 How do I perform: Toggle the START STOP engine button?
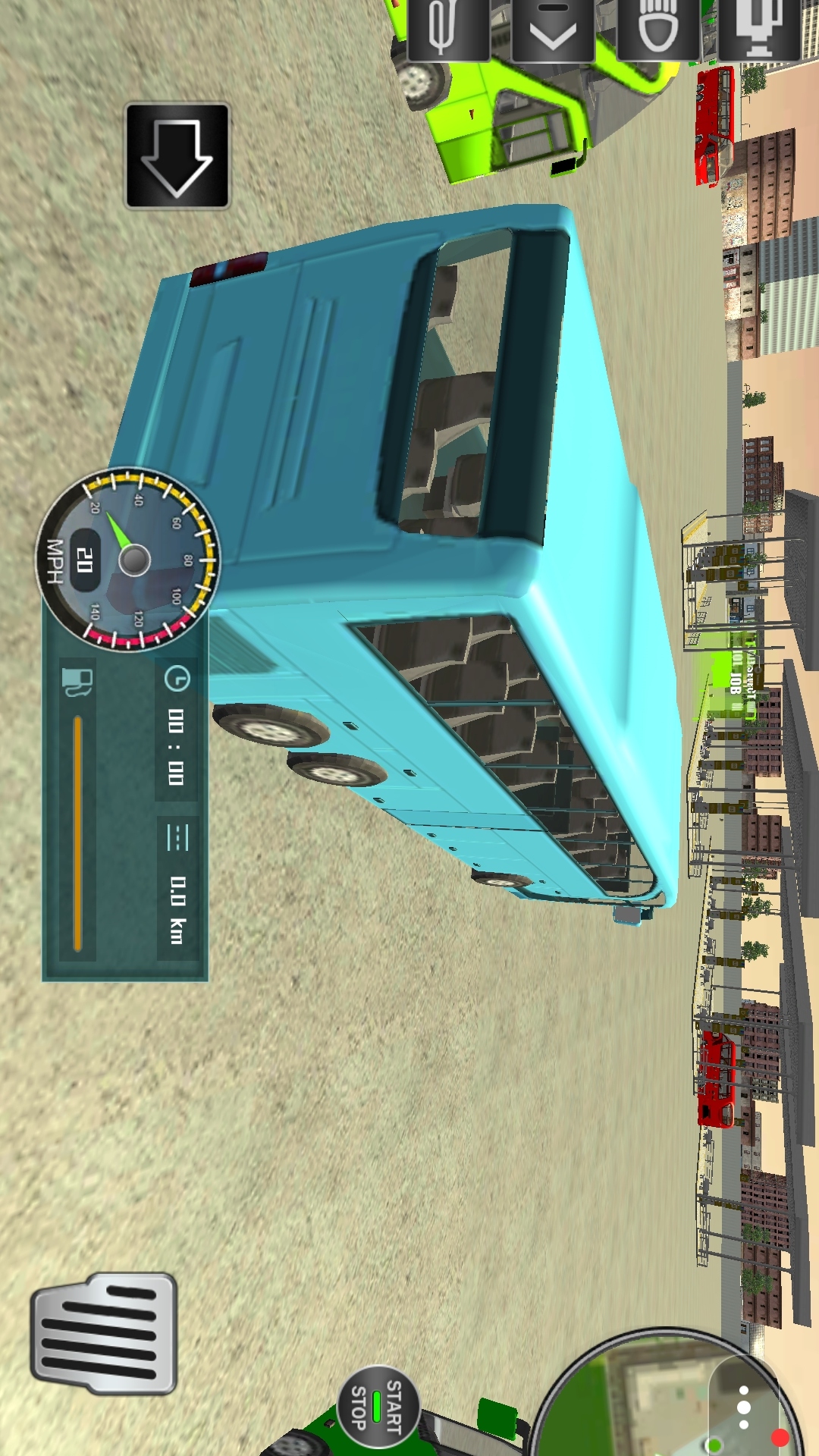pyautogui.click(x=377, y=1405)
